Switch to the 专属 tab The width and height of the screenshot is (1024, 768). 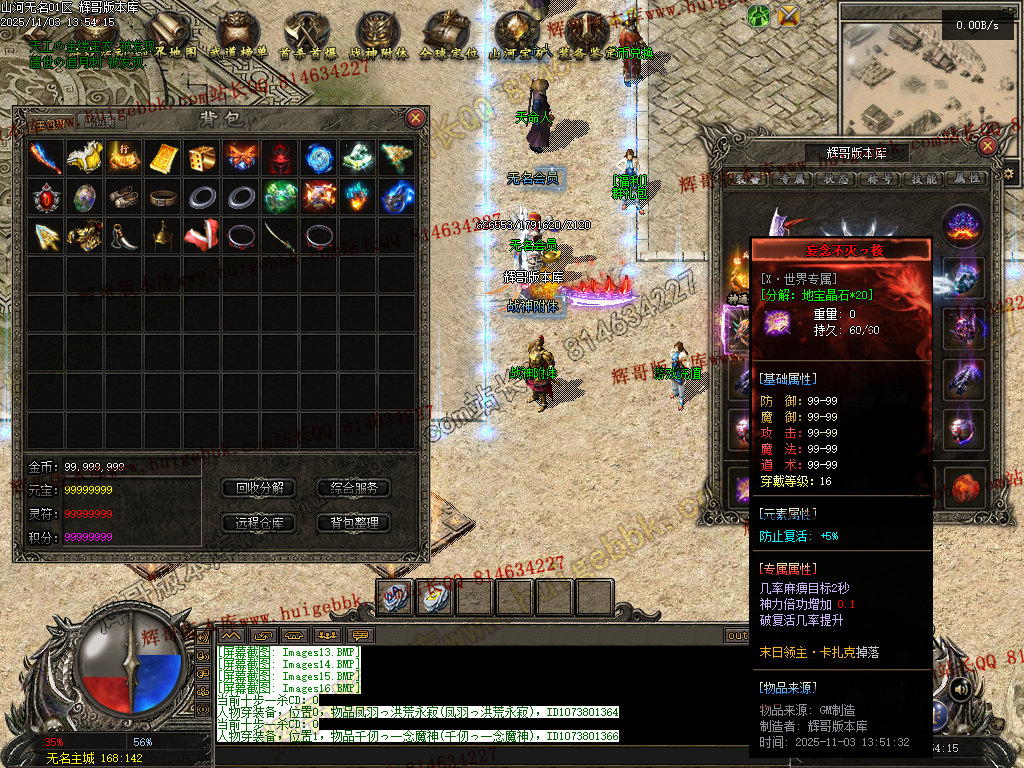pyautogui.click(x=793, y=179)
